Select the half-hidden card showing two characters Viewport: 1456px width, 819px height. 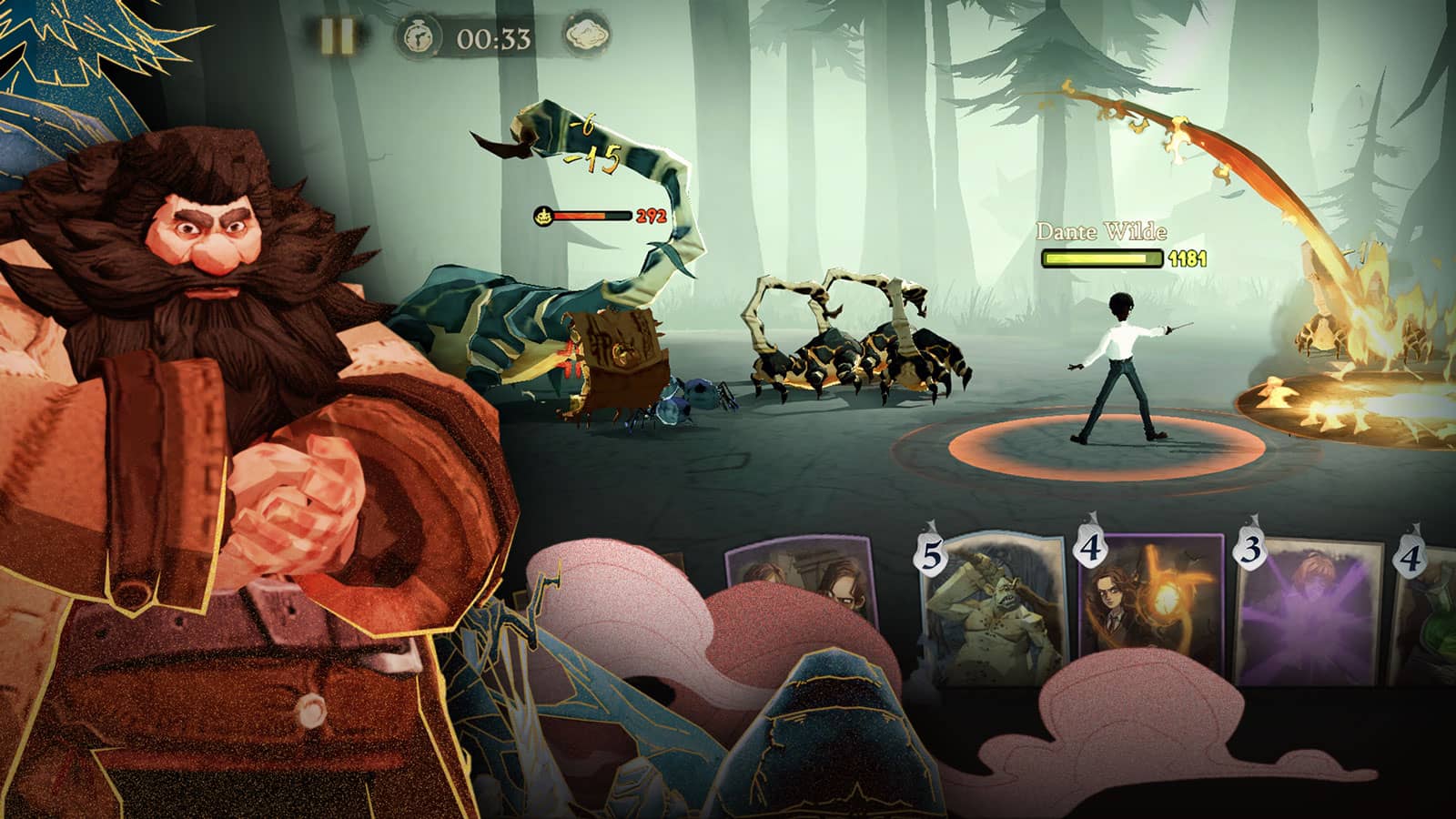[x=801, y=575]
